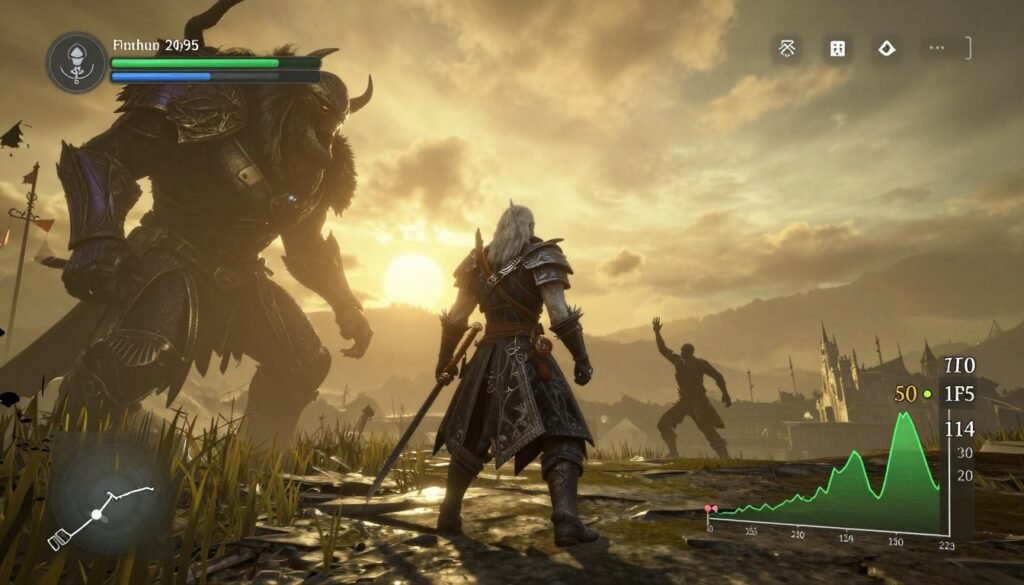Open the crossed-lines rune icon

pos(786,48)
